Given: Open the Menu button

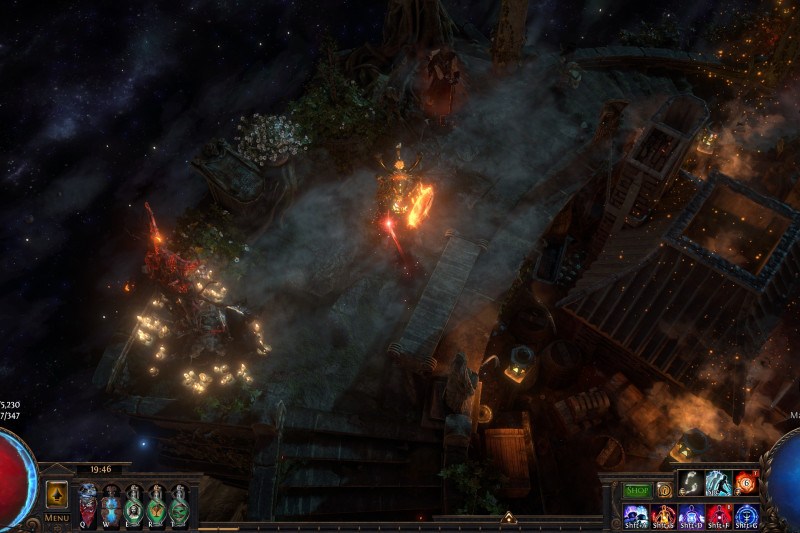Looking at the screenshot, I should (56, 518).
